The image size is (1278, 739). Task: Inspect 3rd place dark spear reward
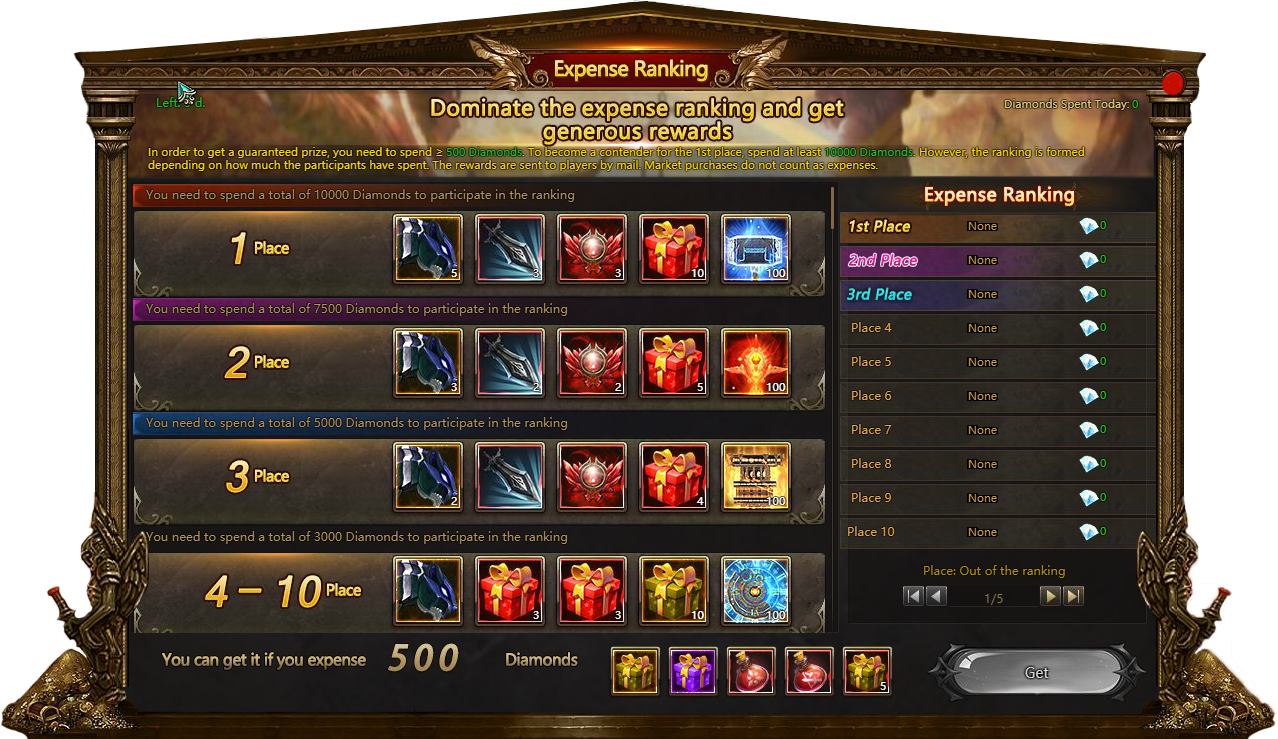pyautogui.click(x=510, y=476)
